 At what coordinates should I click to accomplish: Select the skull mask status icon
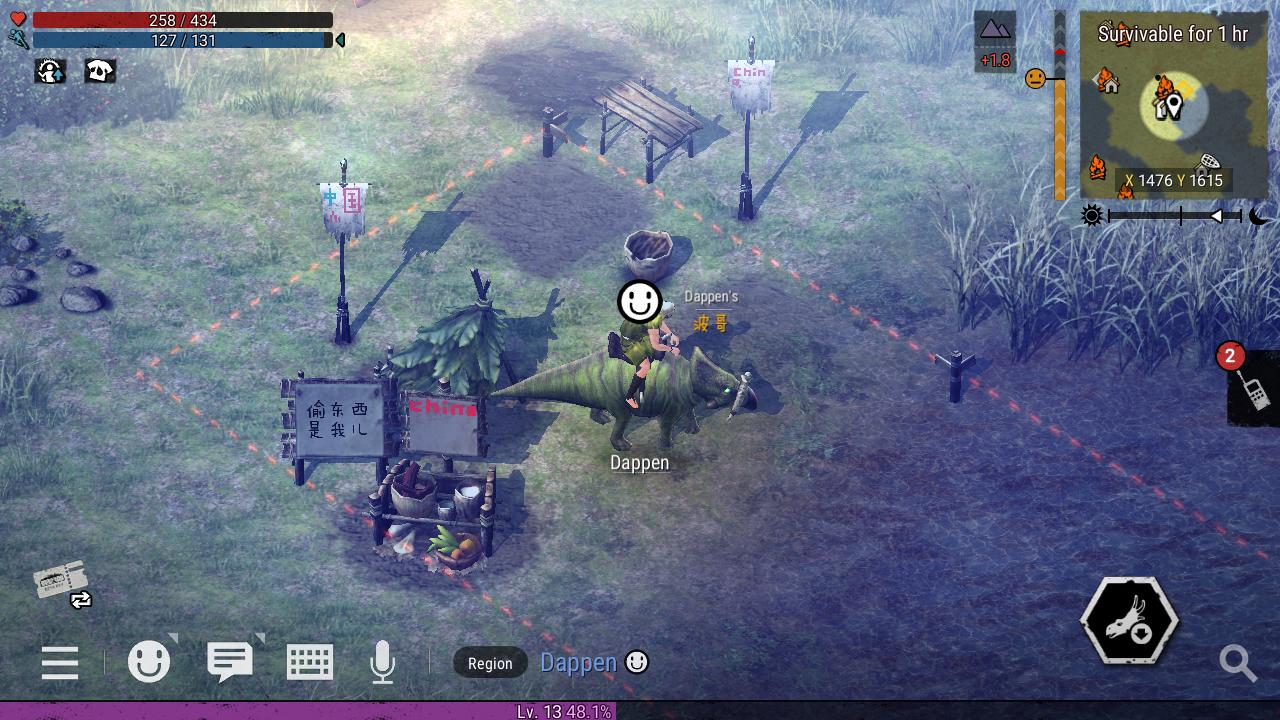coord(100,71)
